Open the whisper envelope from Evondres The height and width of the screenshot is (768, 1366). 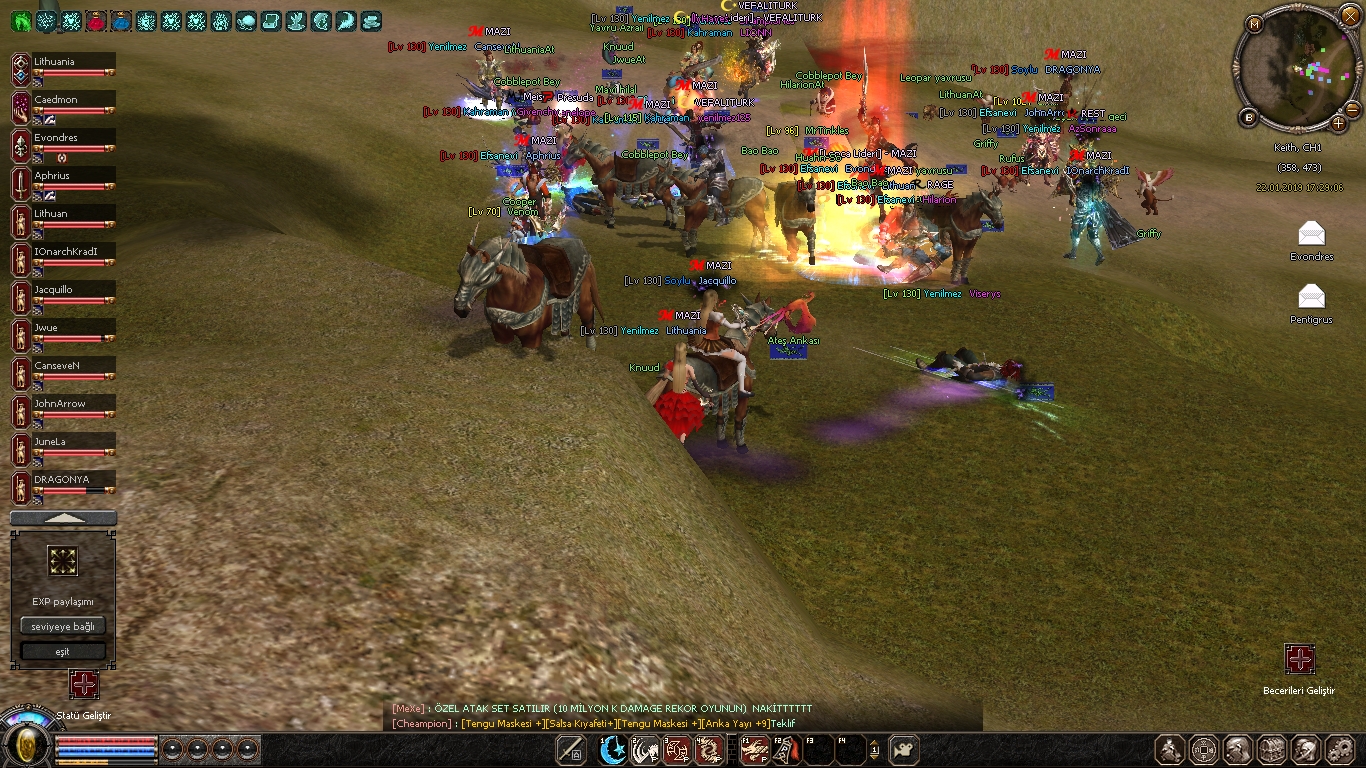click(x=1311, y=234)
